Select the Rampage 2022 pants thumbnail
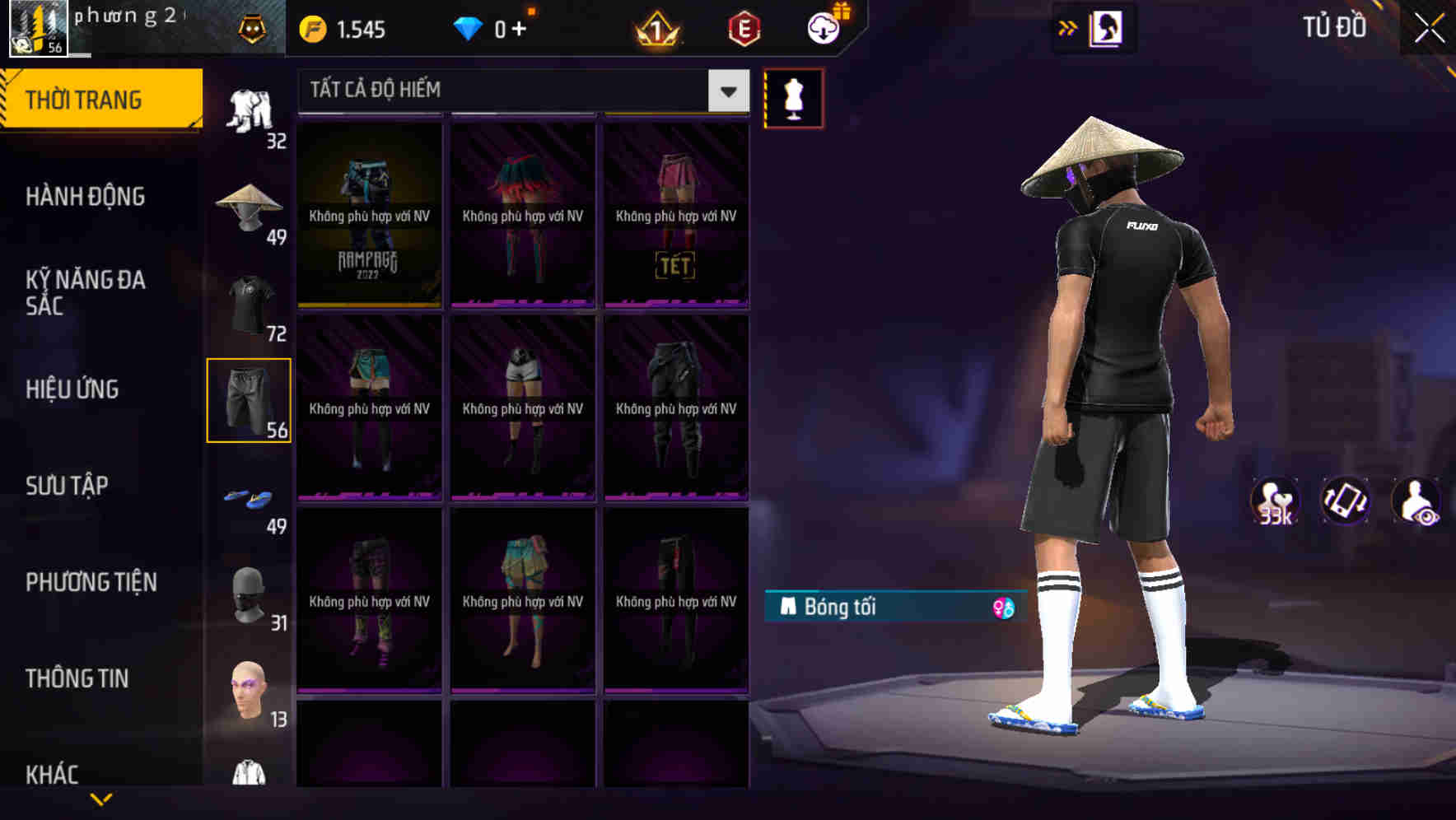Screen dimensions: 1456x820 coord(371,214)
